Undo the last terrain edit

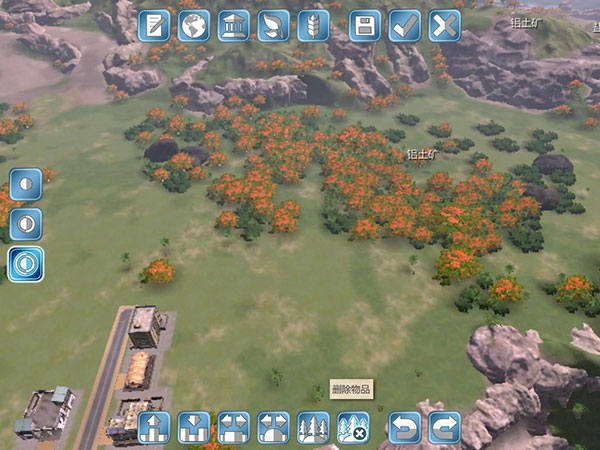(405, 427)
